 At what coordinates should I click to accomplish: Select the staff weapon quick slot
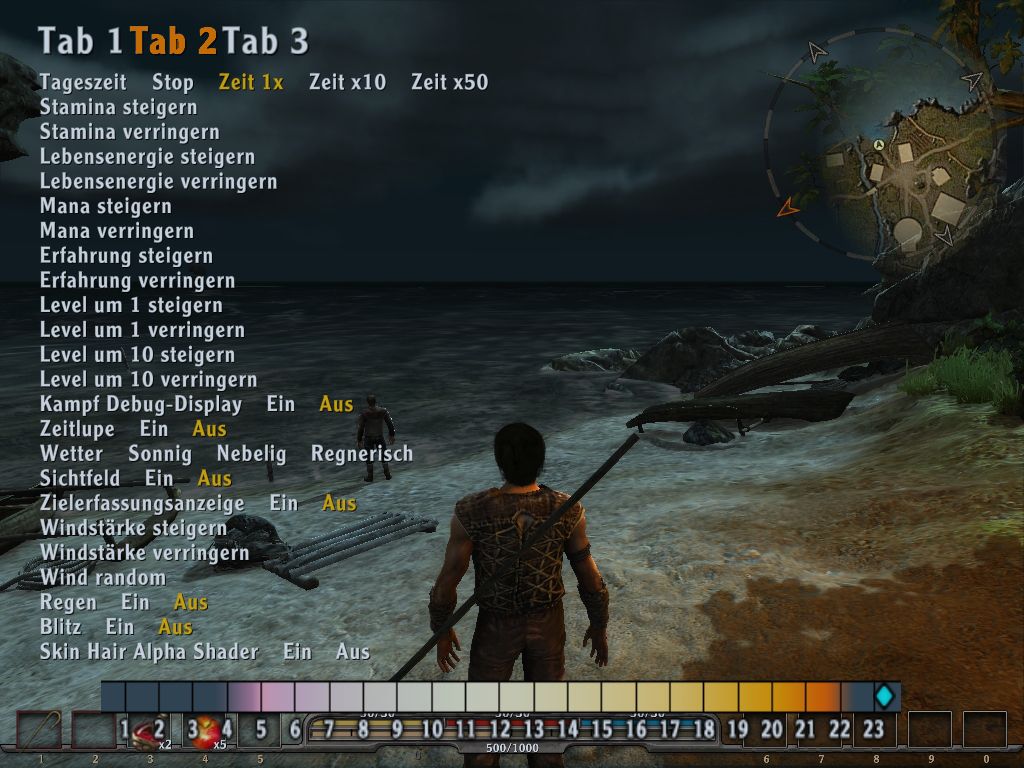(39, 730)
